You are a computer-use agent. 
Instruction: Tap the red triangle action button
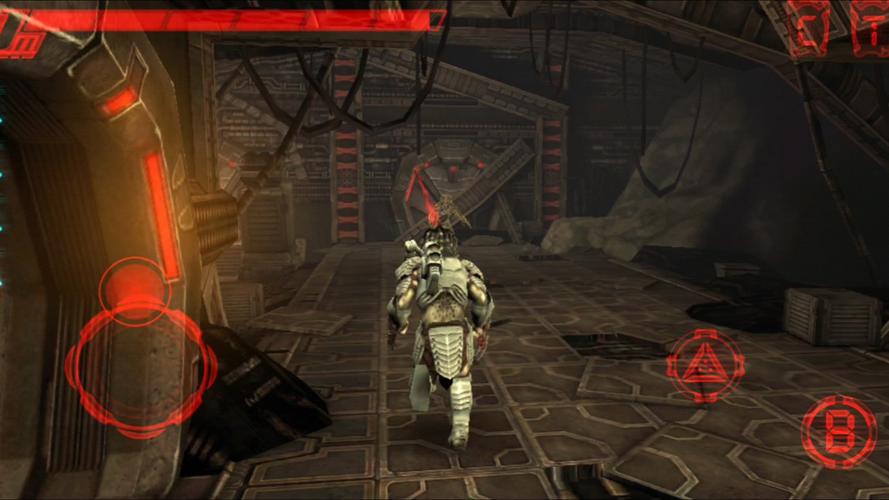pos(705,364)
